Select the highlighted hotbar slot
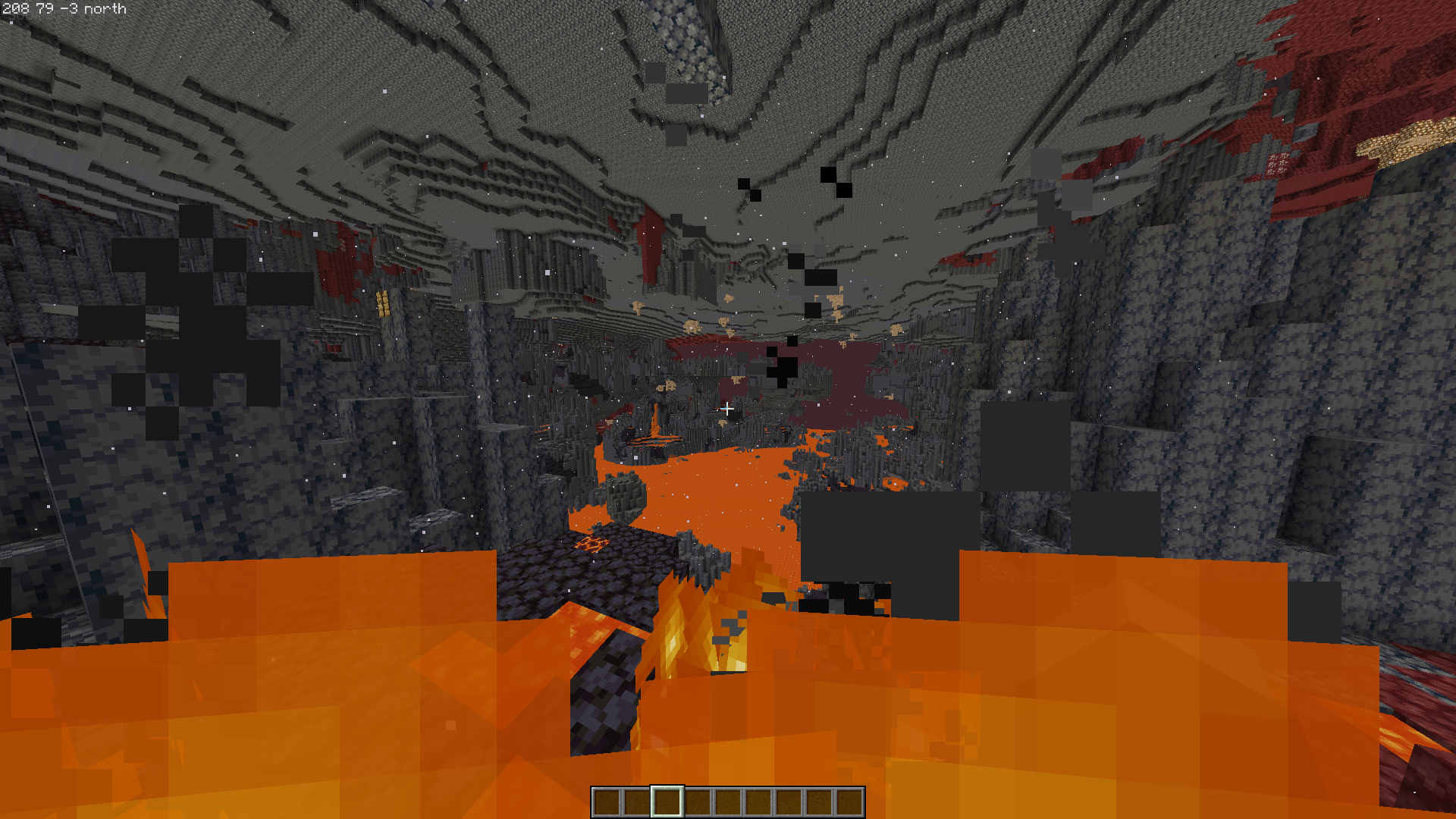1456x819 pixels. click(x=667, y=802)
